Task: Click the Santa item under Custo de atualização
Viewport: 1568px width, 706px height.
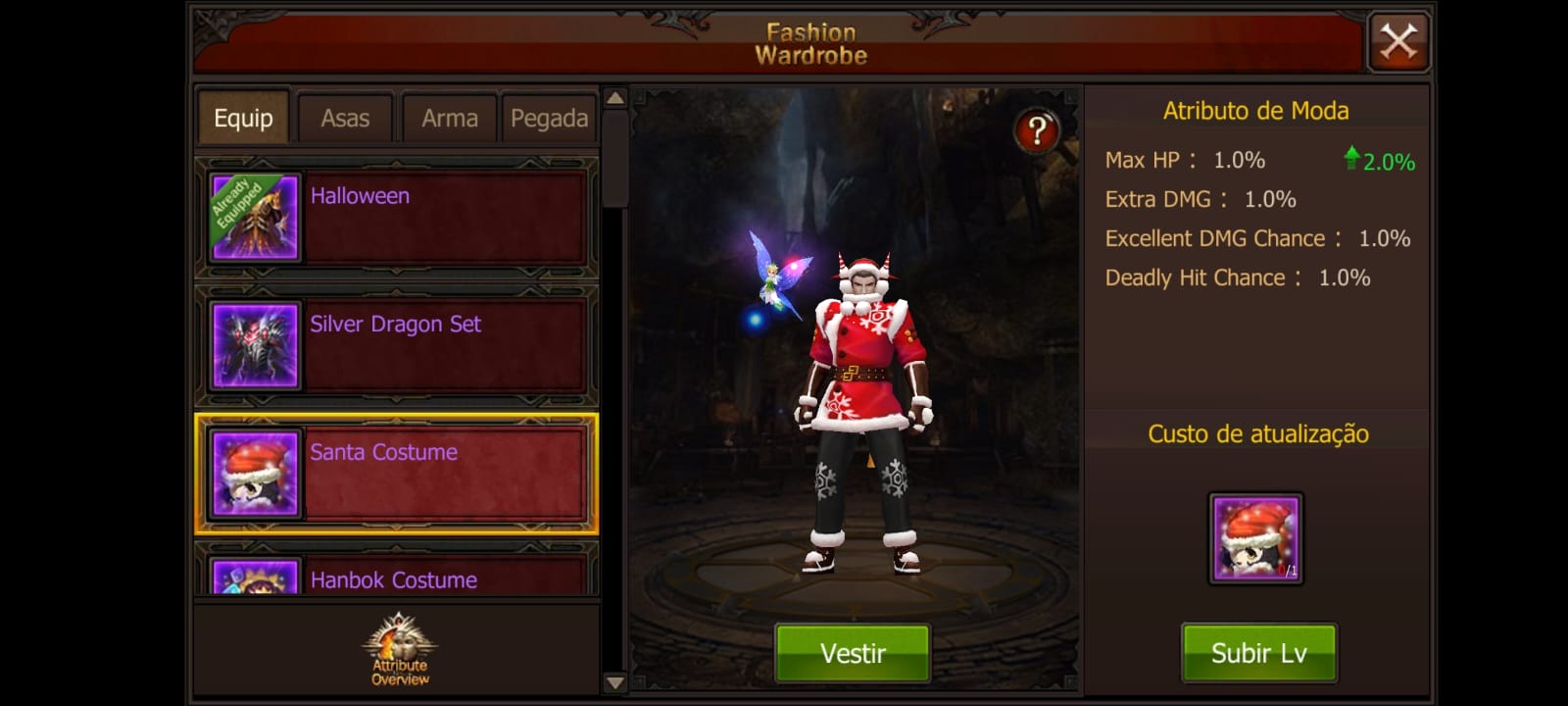Action: tap(1255, 536)
